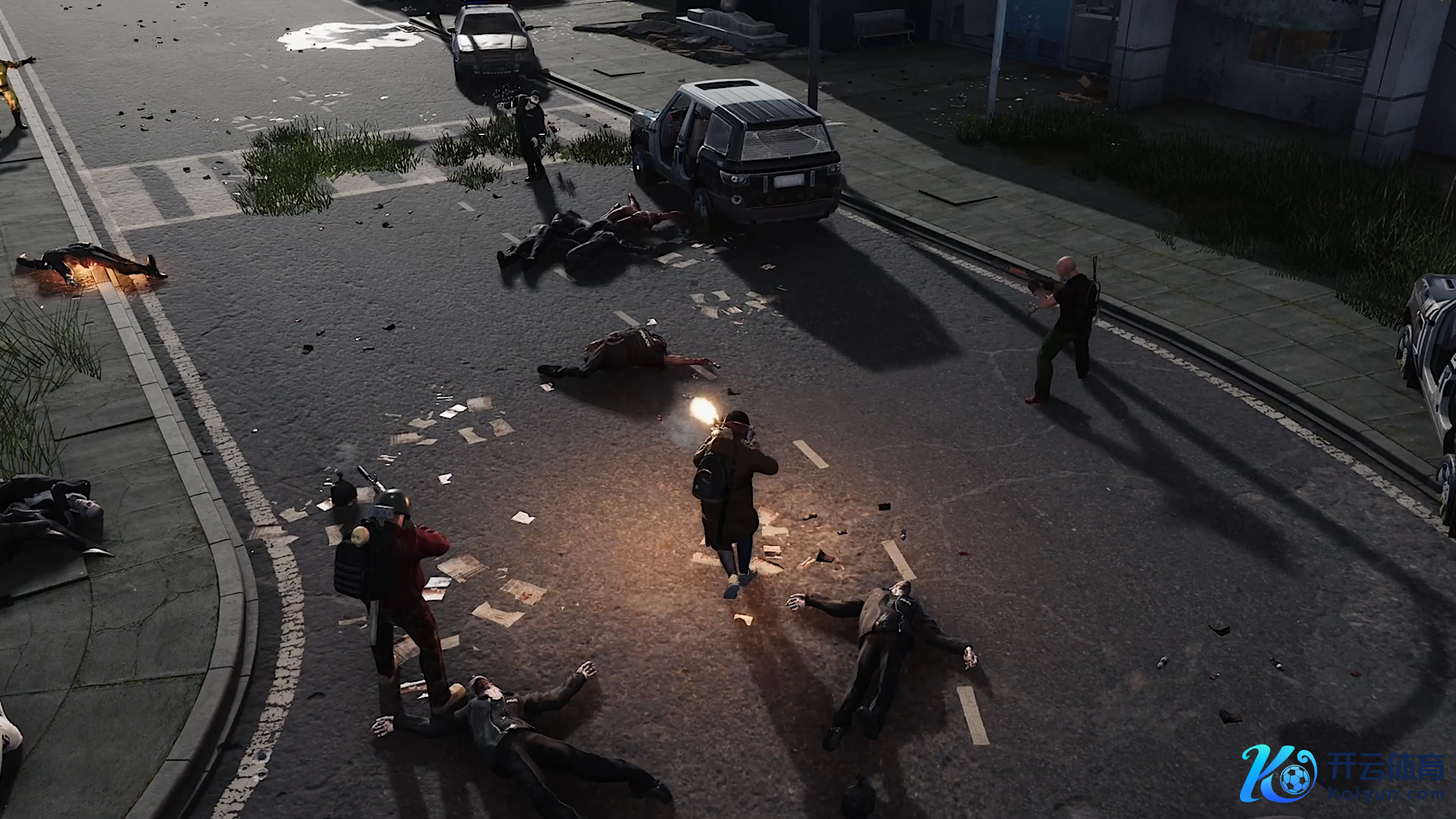
Task: Open the 开云体育 kaiyun logo link
Action: click(1342, 773)
